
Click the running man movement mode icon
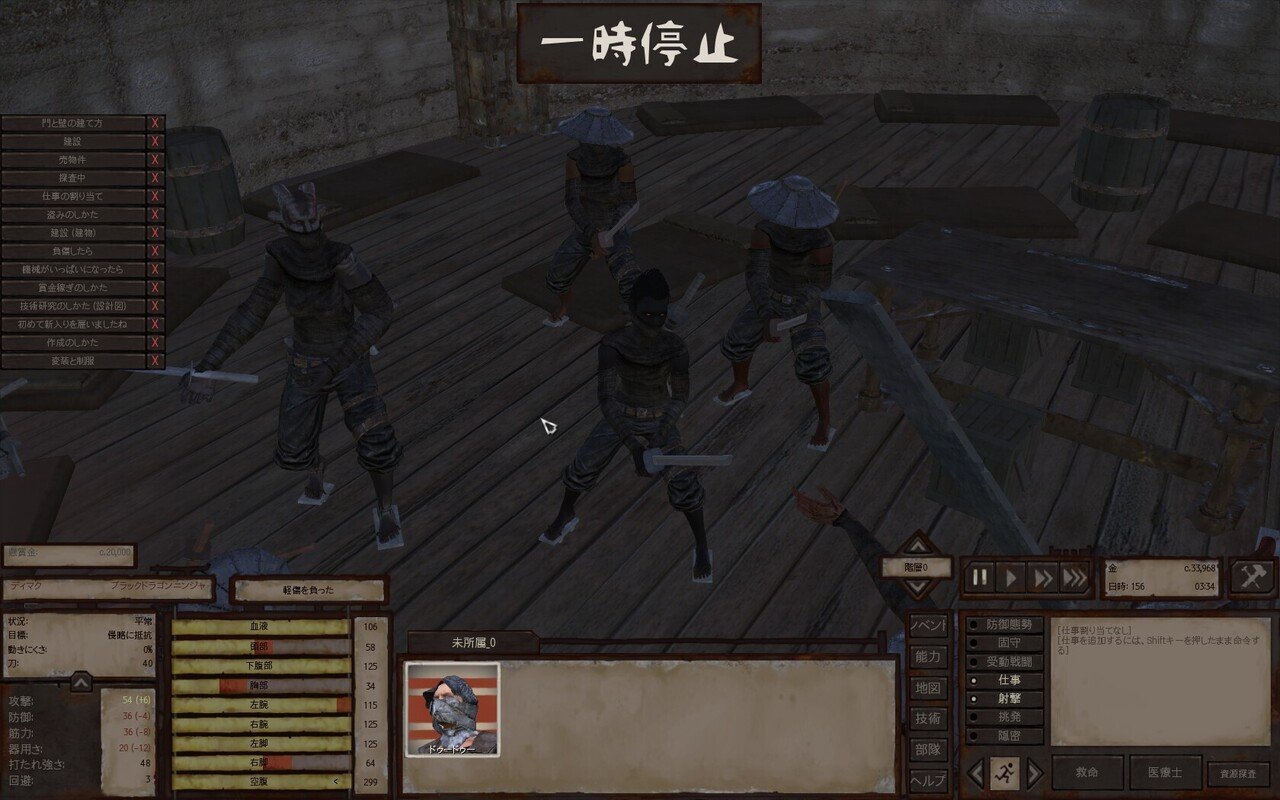point(1006,772)
